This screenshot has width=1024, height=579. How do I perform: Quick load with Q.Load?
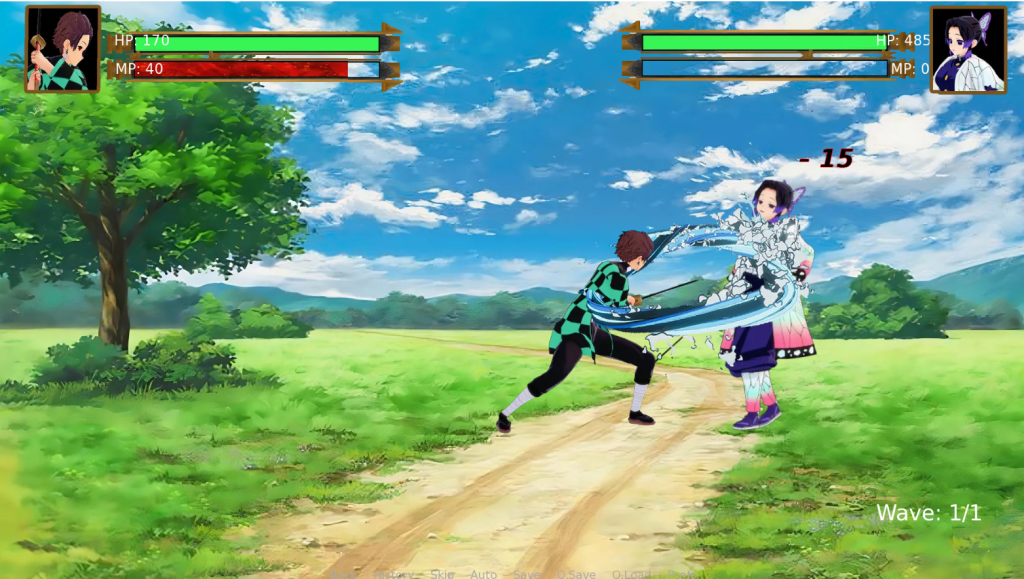[x=632, y=574]
